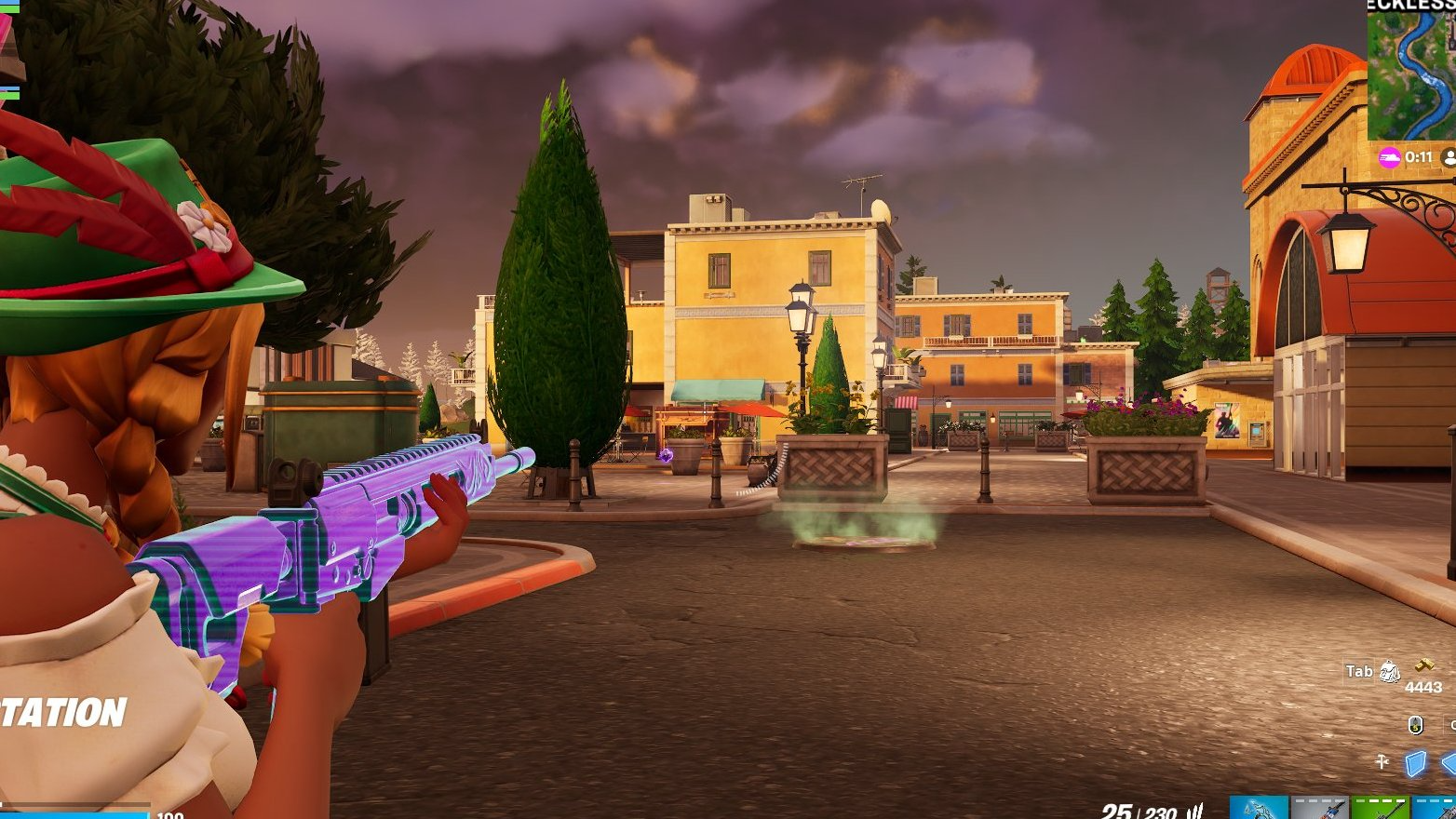Select the green weapon slot in hotbar
Screen dimensions: 1456x819
point(1380,808)
